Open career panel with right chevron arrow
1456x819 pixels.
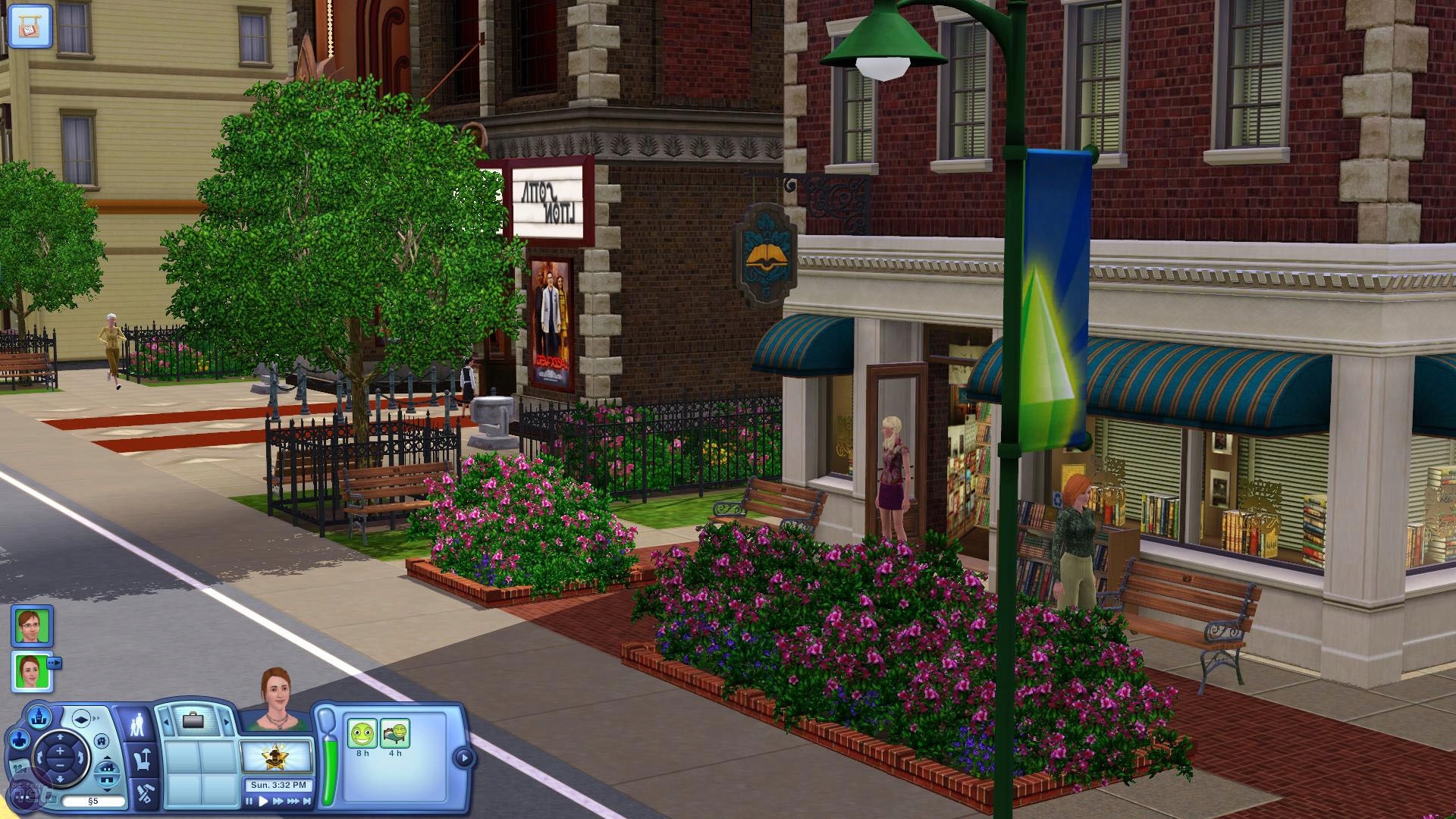(x=225, y=721)
